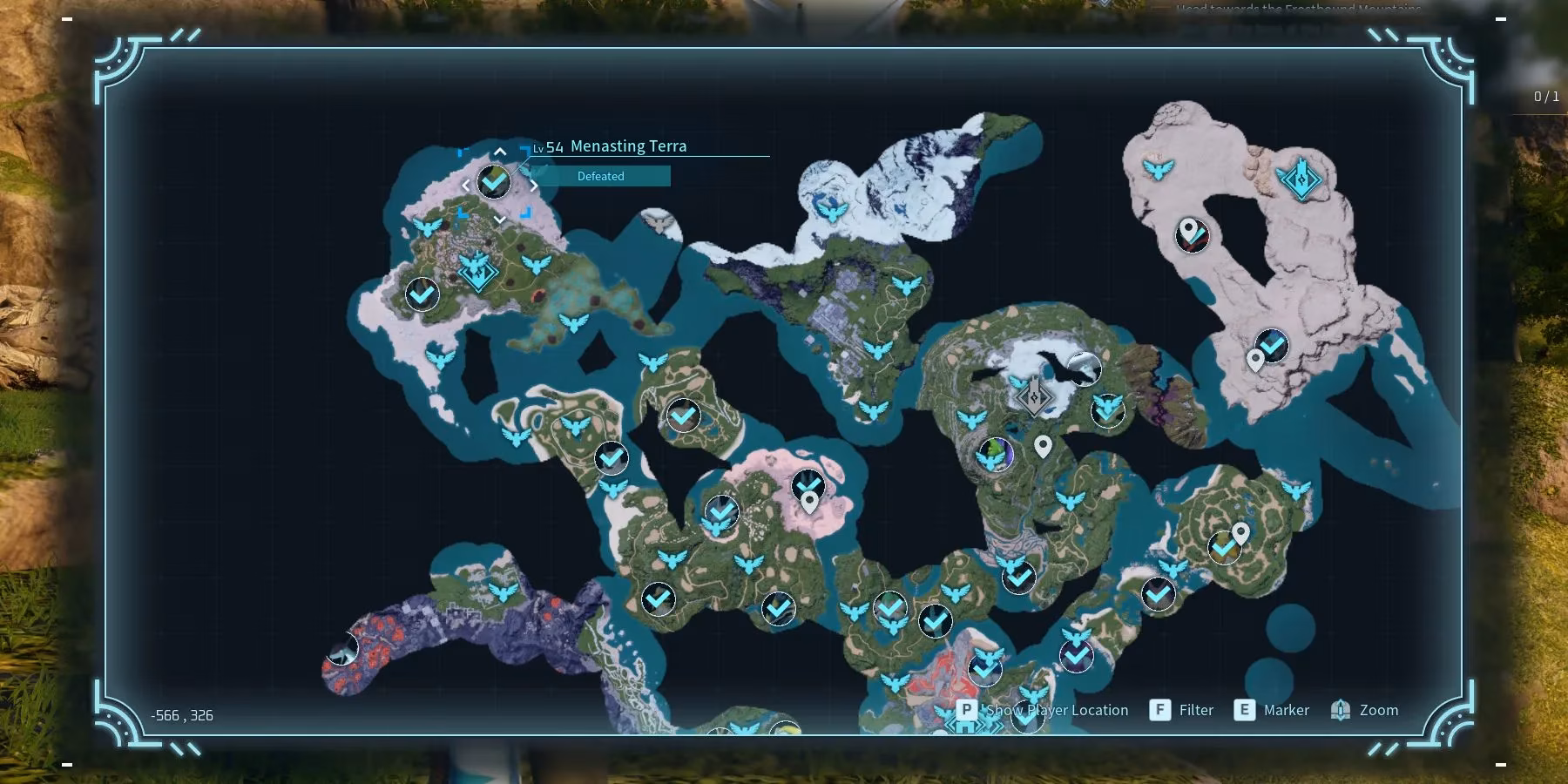Select the green Pal boss circle marker mid-map
The width and height of the screenshot is (1568, 784).
[x=996, y=454]
